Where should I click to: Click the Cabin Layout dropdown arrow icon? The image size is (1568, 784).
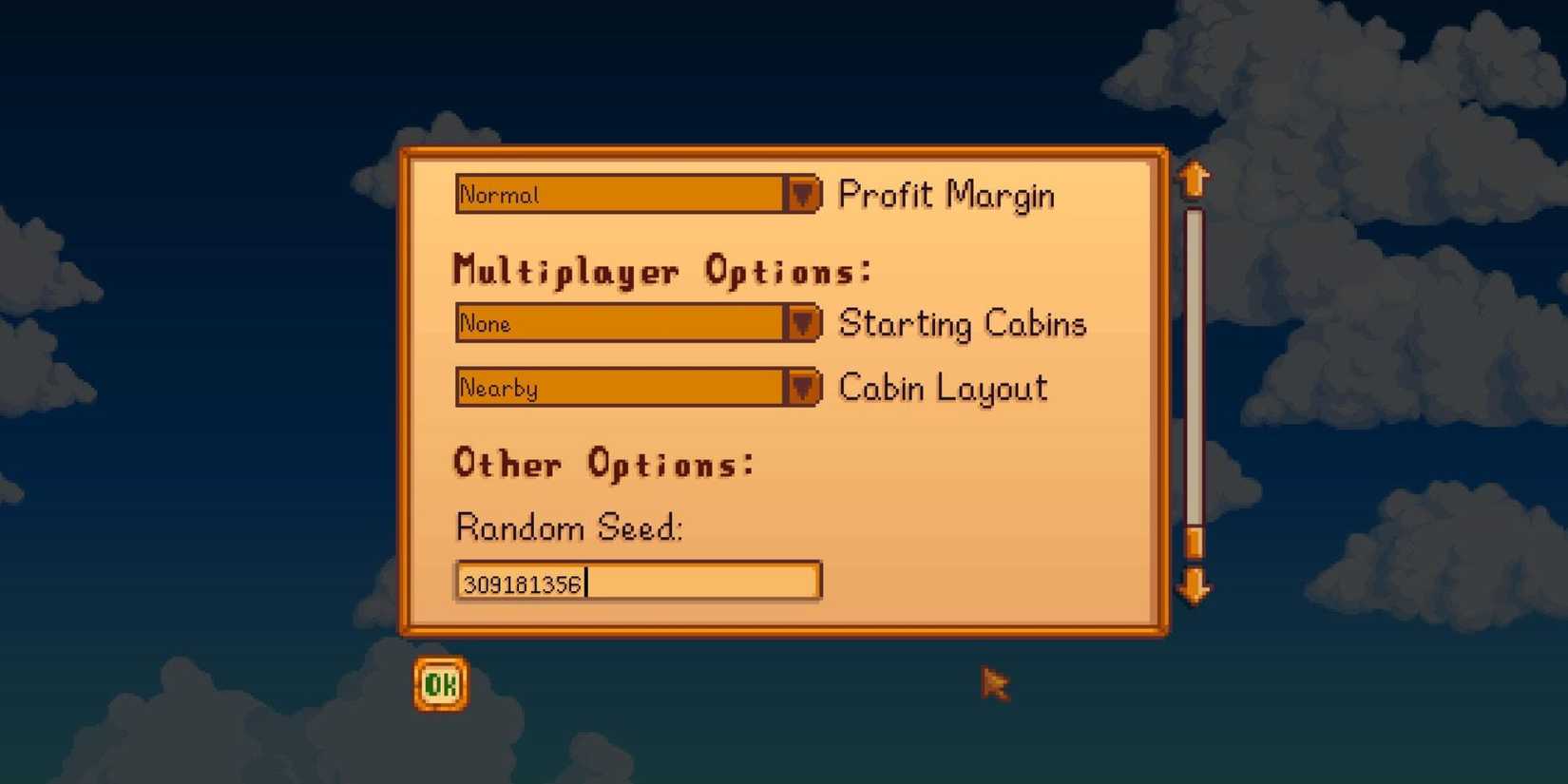(x=805, y=388)
